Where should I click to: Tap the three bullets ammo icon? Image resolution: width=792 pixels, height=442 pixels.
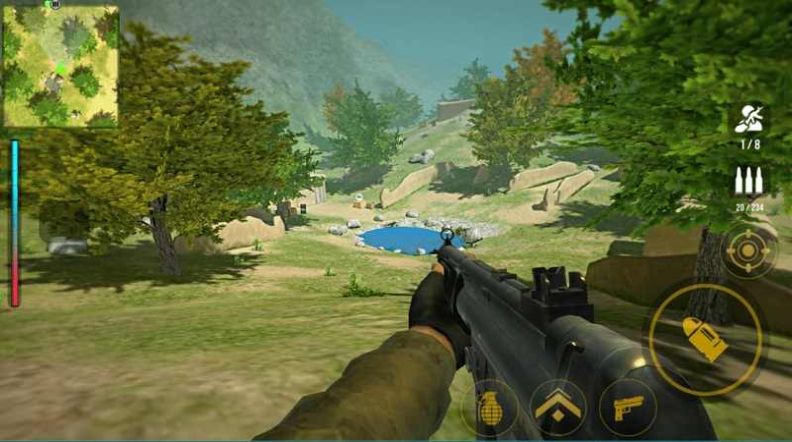748,181
